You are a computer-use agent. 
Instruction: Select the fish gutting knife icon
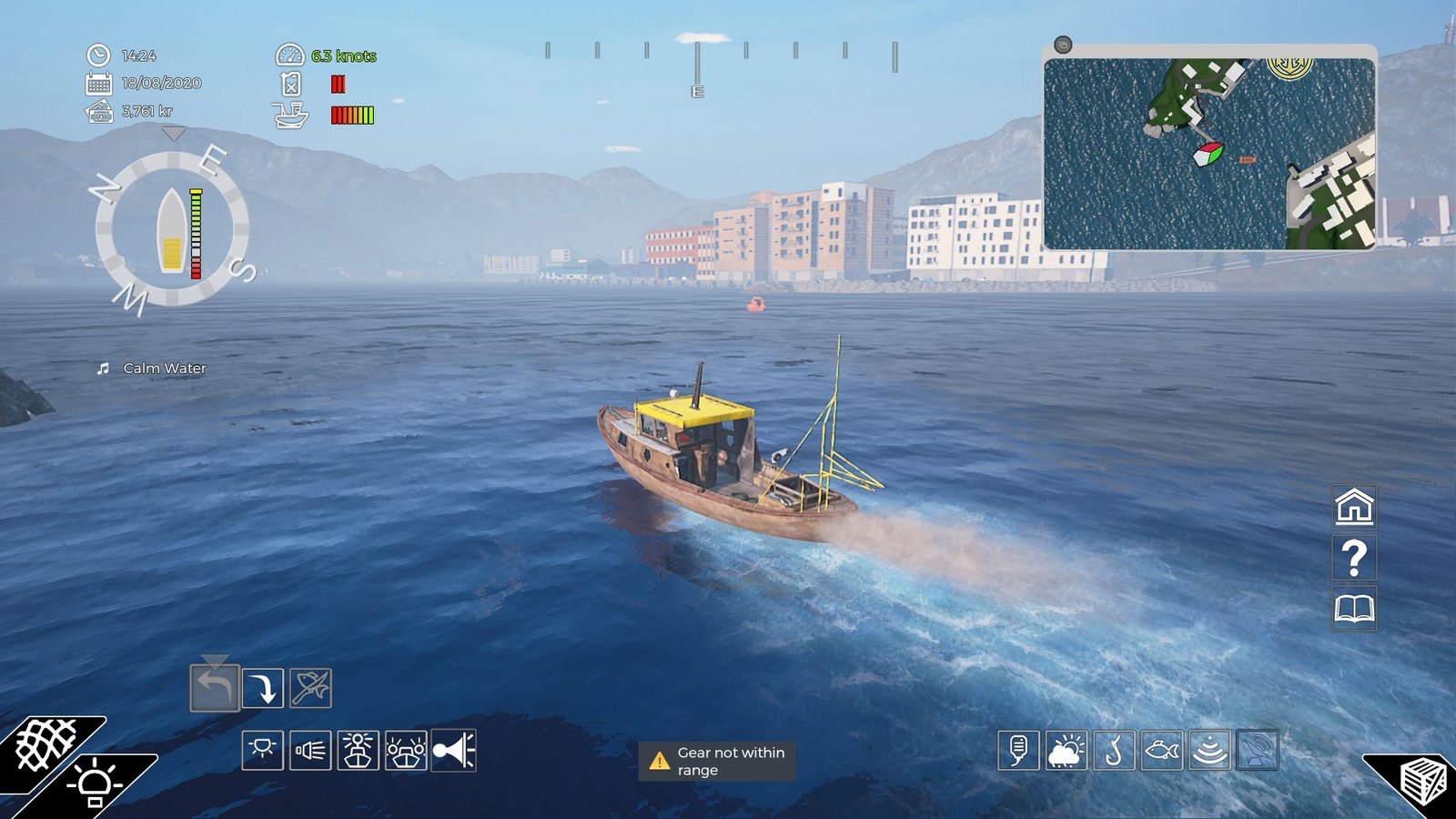pyautogui.click(x=311, y=687)
